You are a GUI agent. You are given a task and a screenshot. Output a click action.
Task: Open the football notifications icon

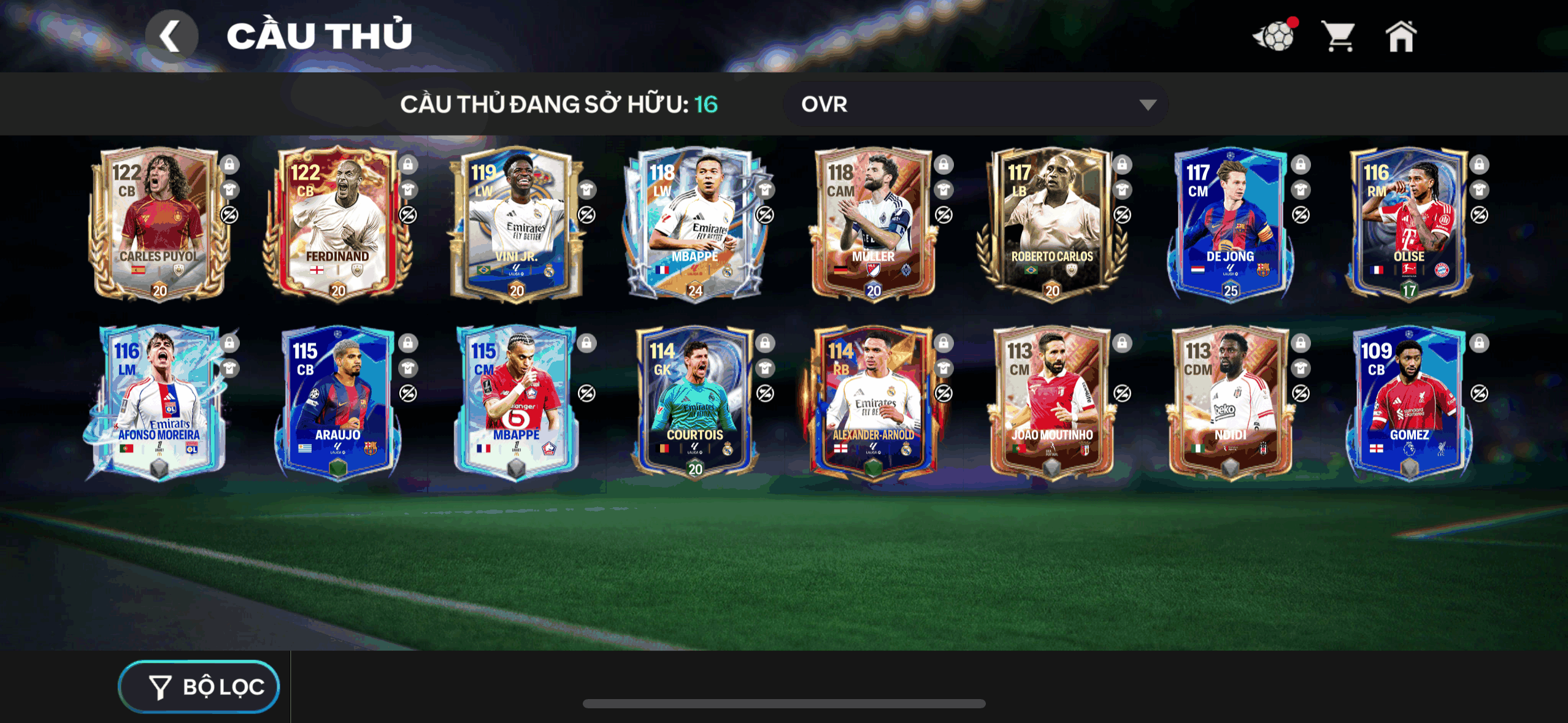click(x=1275, y=37)
